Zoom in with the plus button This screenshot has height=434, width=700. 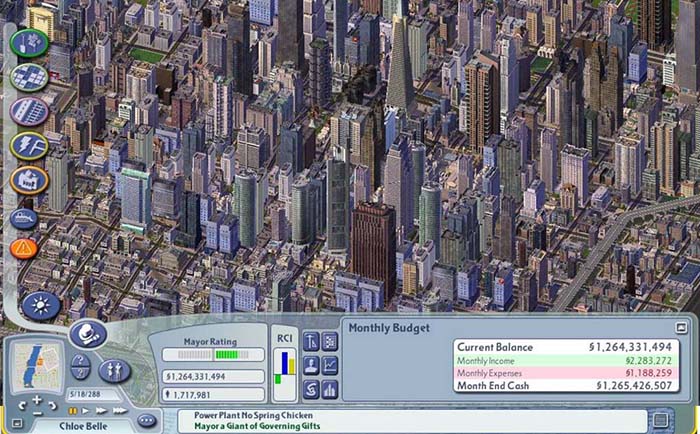click(x=37, y=401)
